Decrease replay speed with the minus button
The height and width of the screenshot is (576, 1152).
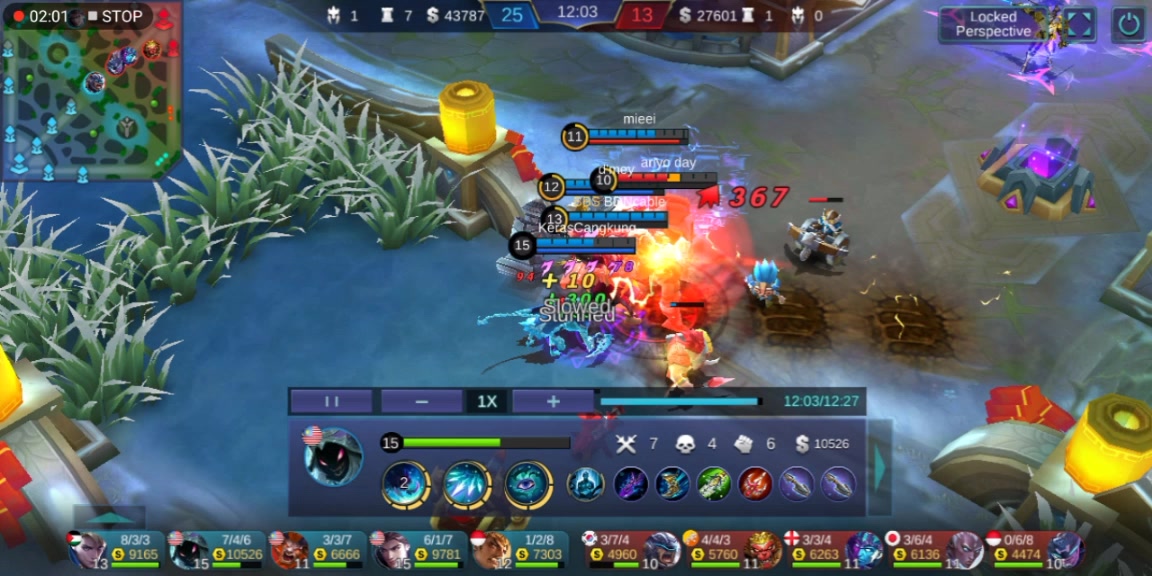click(x=421, y=401)
